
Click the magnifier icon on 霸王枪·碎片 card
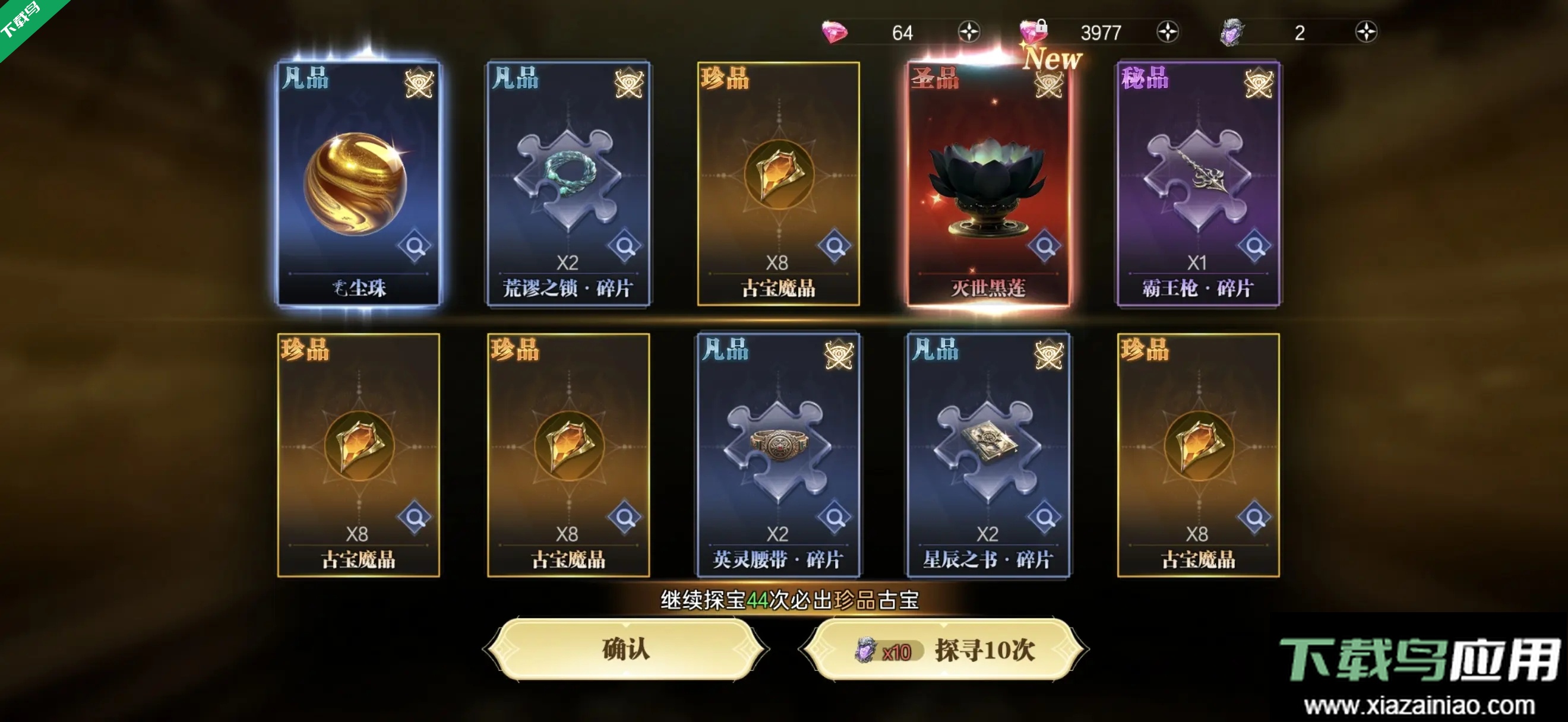pos(1259,247)
